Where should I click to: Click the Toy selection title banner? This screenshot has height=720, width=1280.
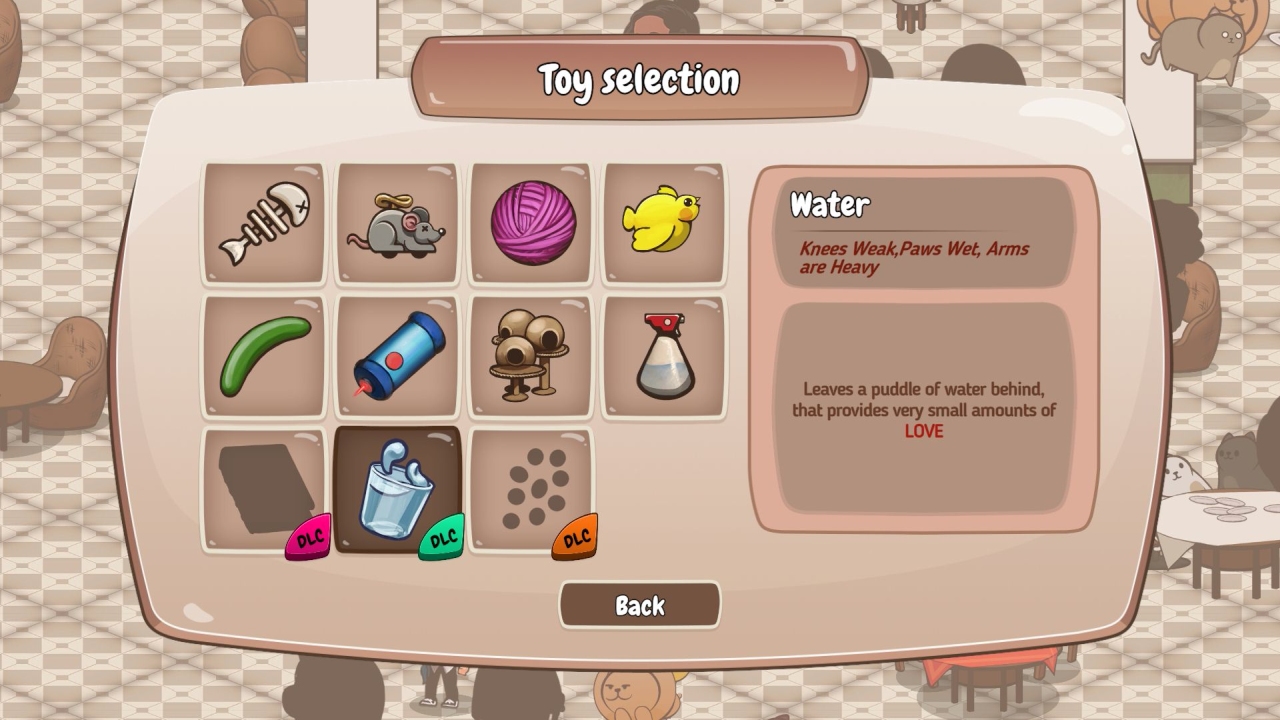(x=639, y=79)
